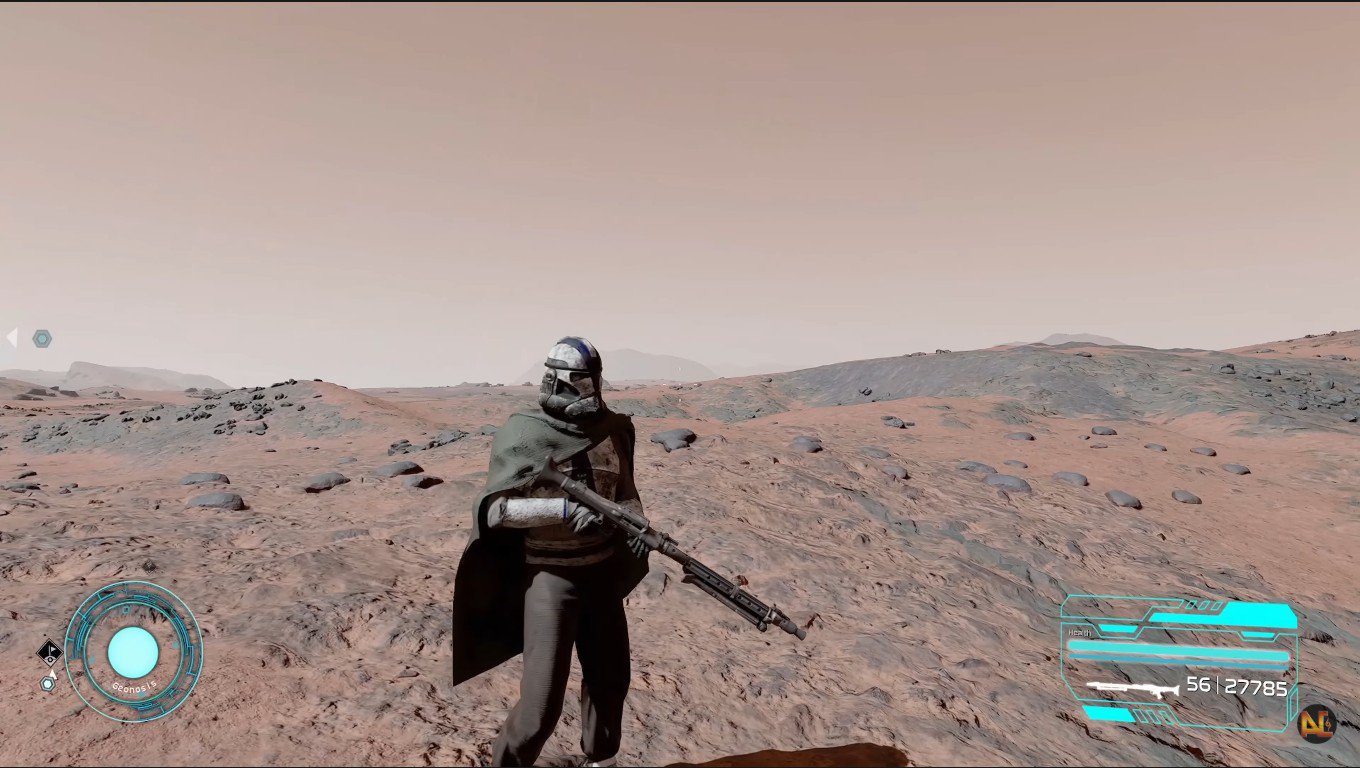Screen dimensions: 1360x768
Task: Switch to the Geonosis location label
Action: point(135,685)
